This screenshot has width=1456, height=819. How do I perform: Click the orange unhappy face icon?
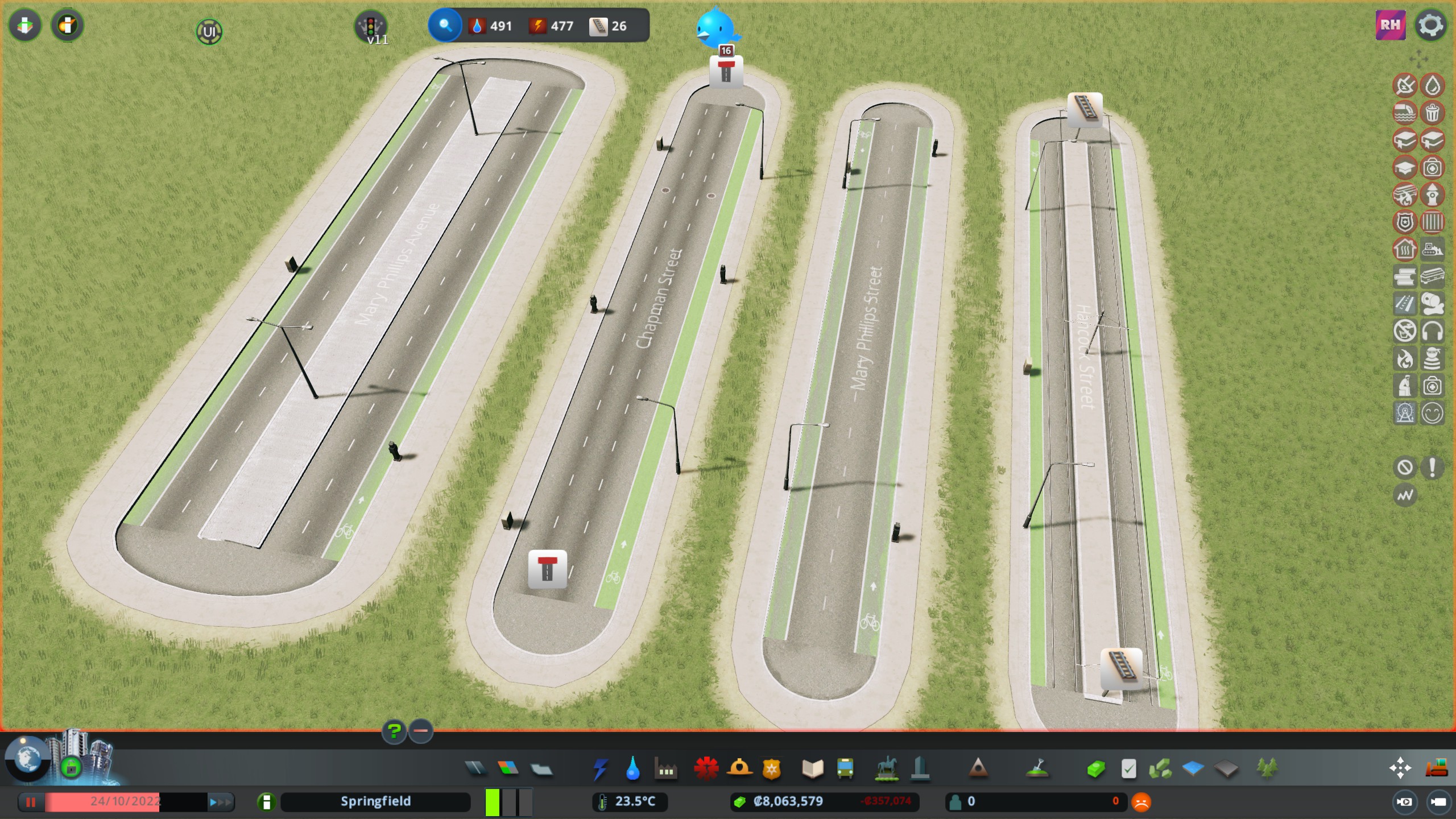[x=1141, y=802]
